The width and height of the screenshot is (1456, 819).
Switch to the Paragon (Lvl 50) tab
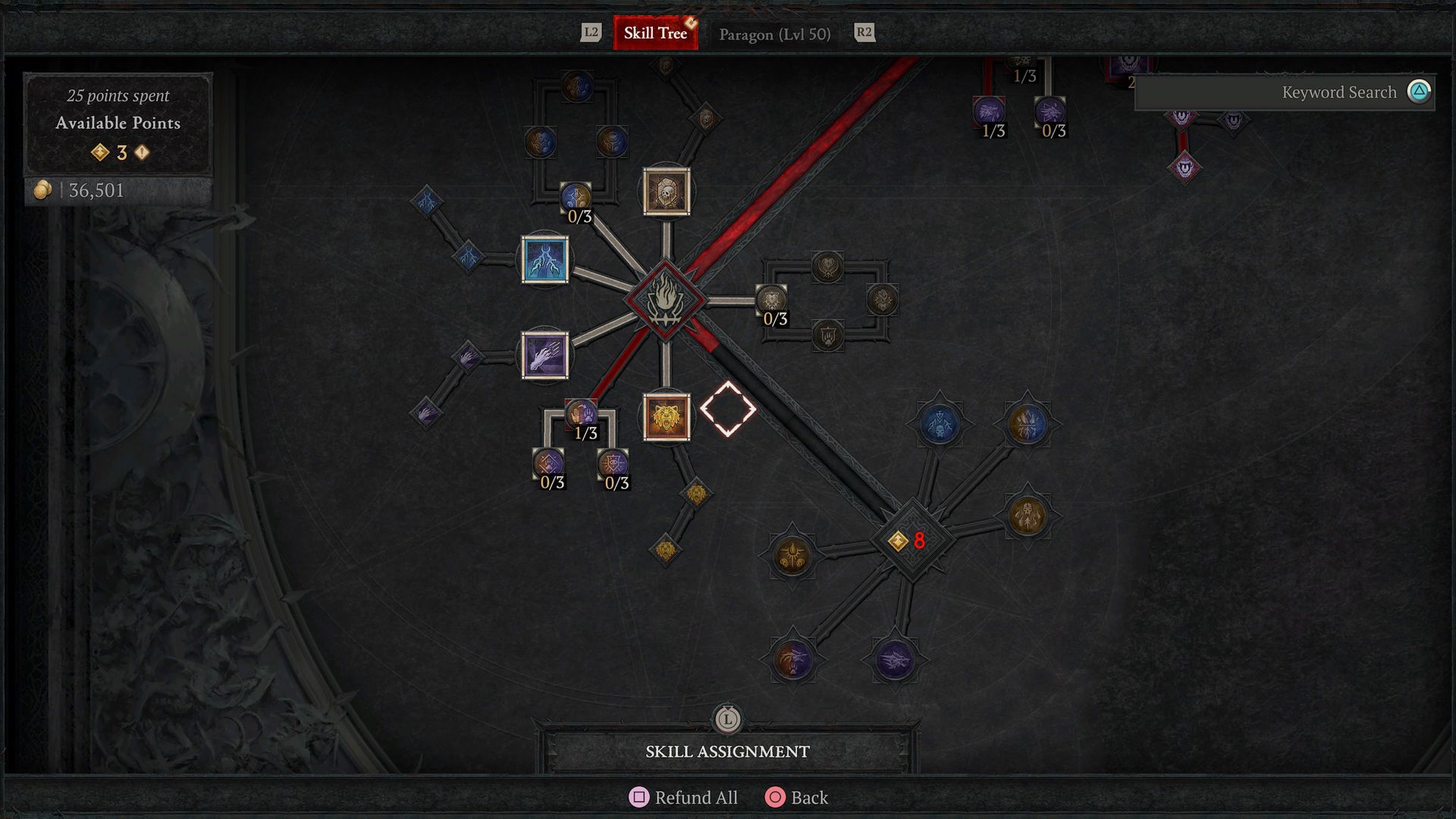click(775, 33)
